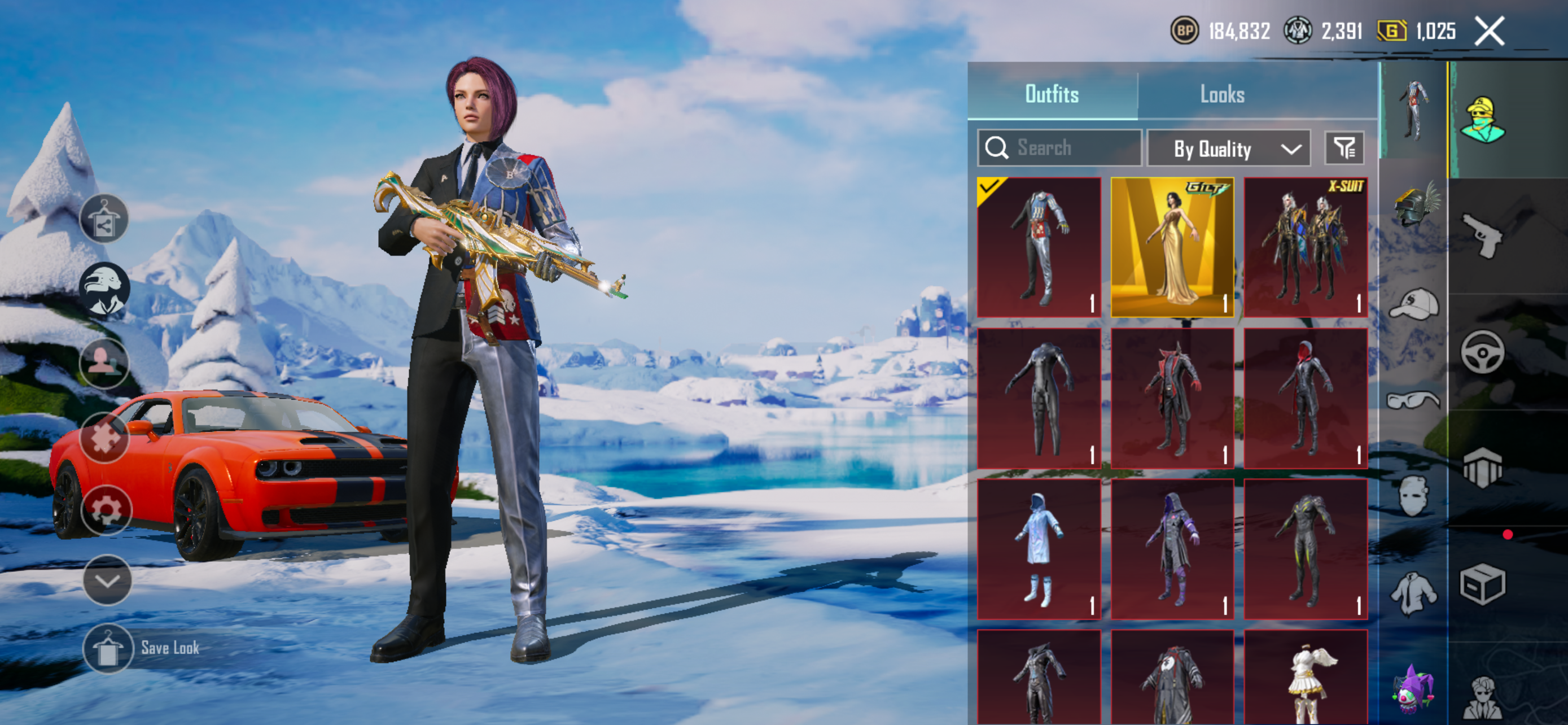Select the Outfits tab

1051,94
